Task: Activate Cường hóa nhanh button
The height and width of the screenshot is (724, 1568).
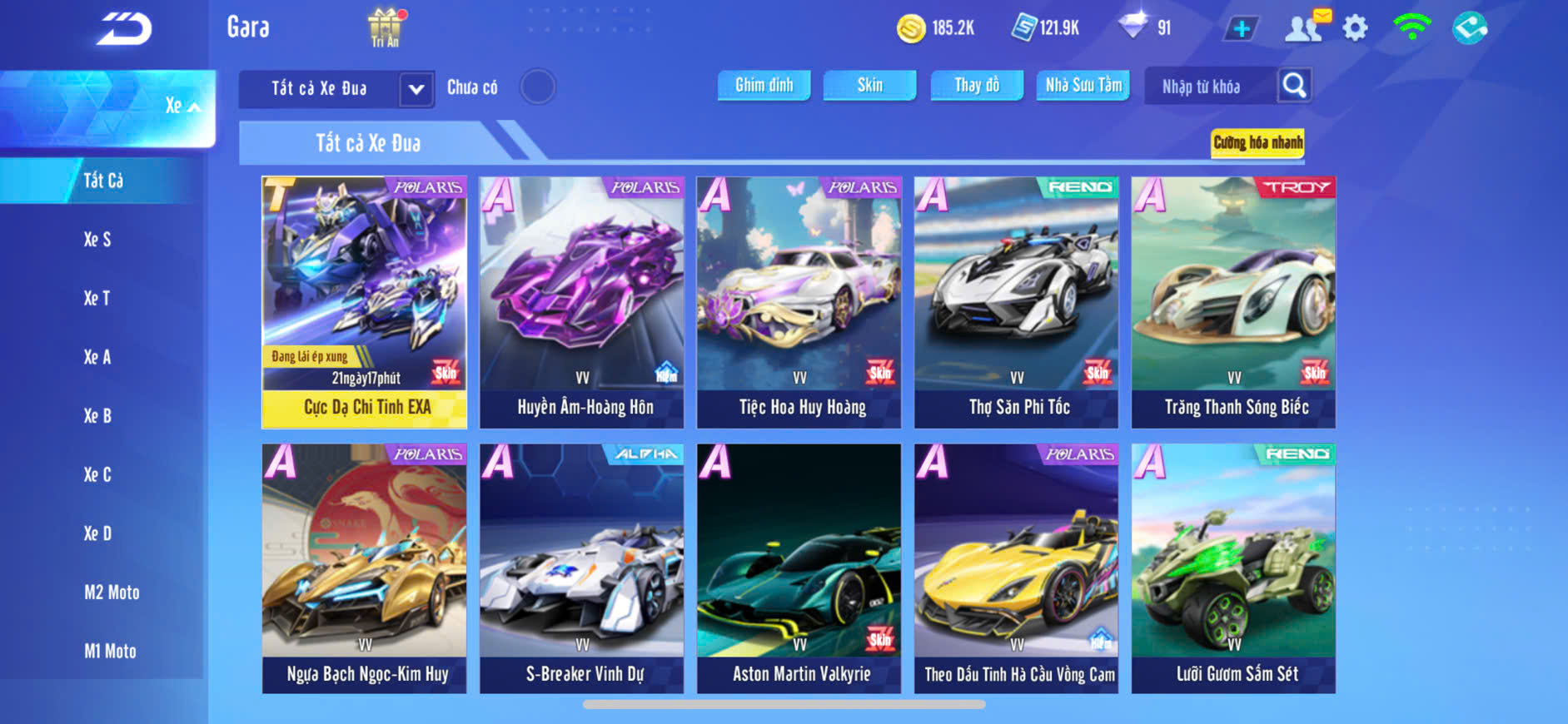Action: (x=1257, y=142)
